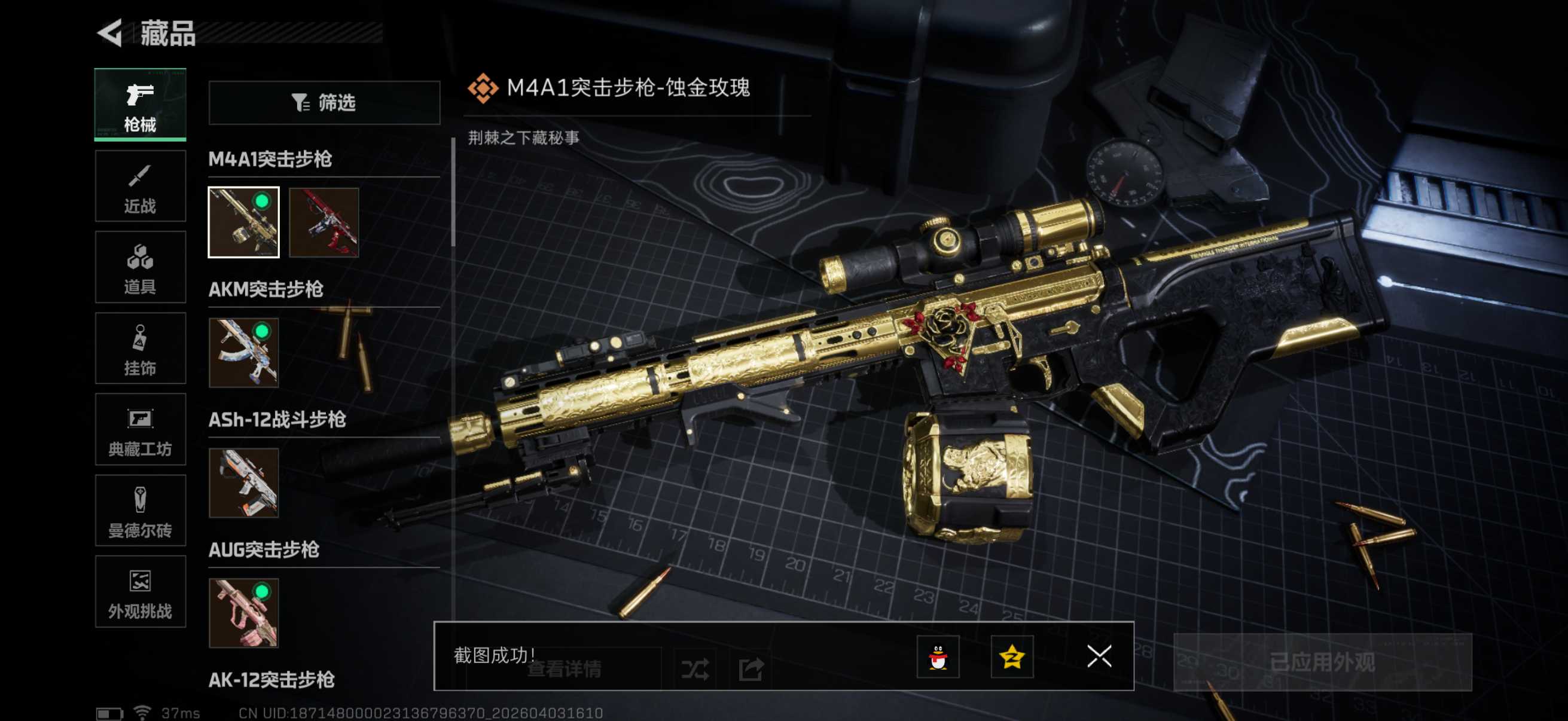This screenshot has height=721, width=1568.
Task: Show the 挂饰 charms category
Action: pyautogui.click(x=140, y=348)
